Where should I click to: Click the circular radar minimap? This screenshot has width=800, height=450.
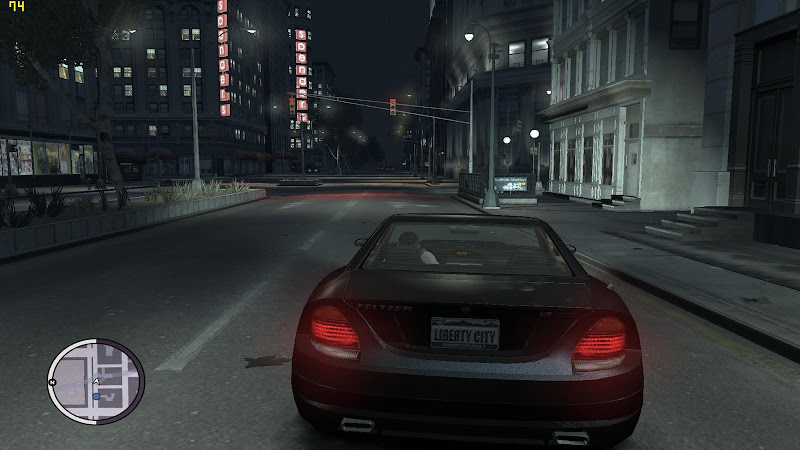tap(96, 381)
